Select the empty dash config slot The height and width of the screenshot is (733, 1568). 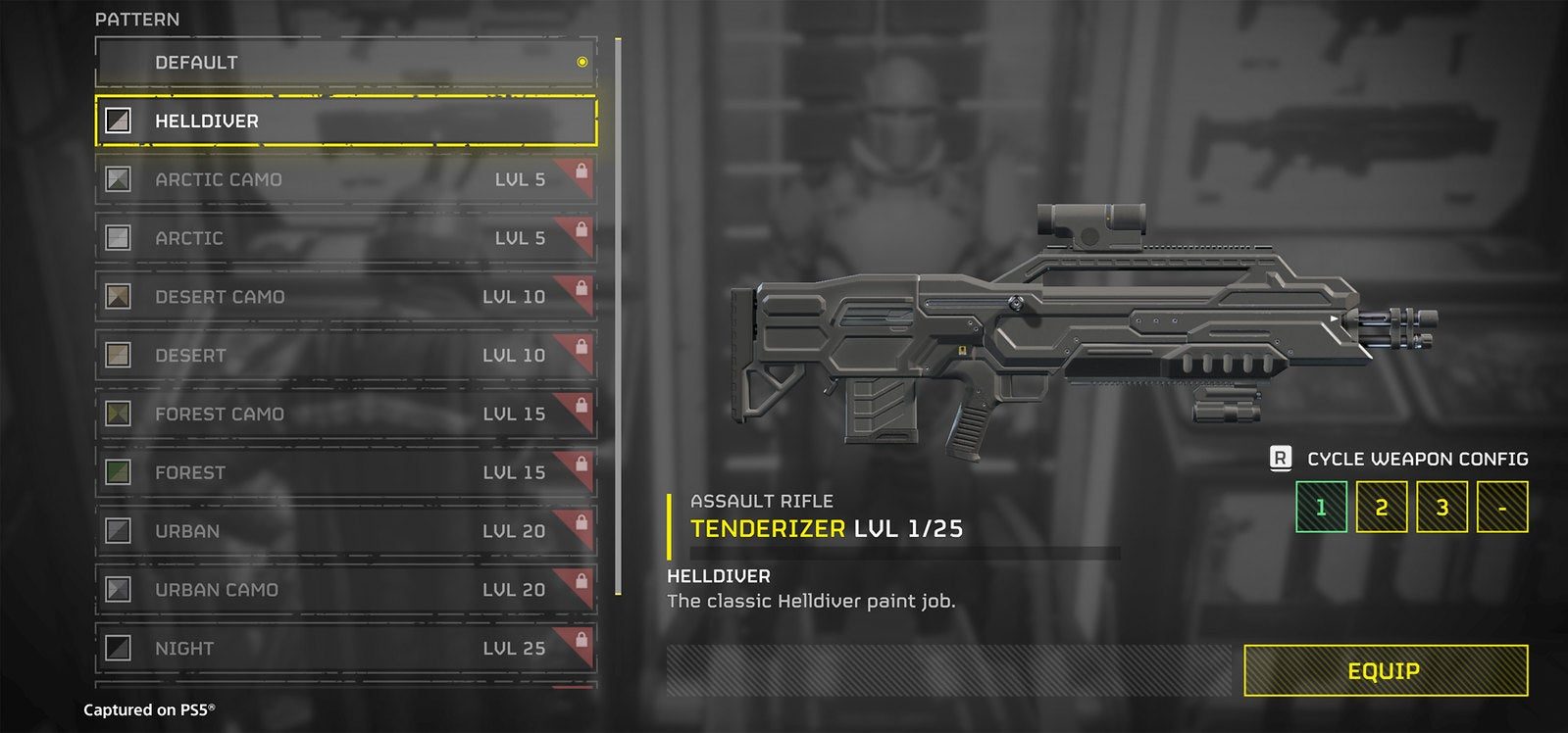coord(1502,508)
